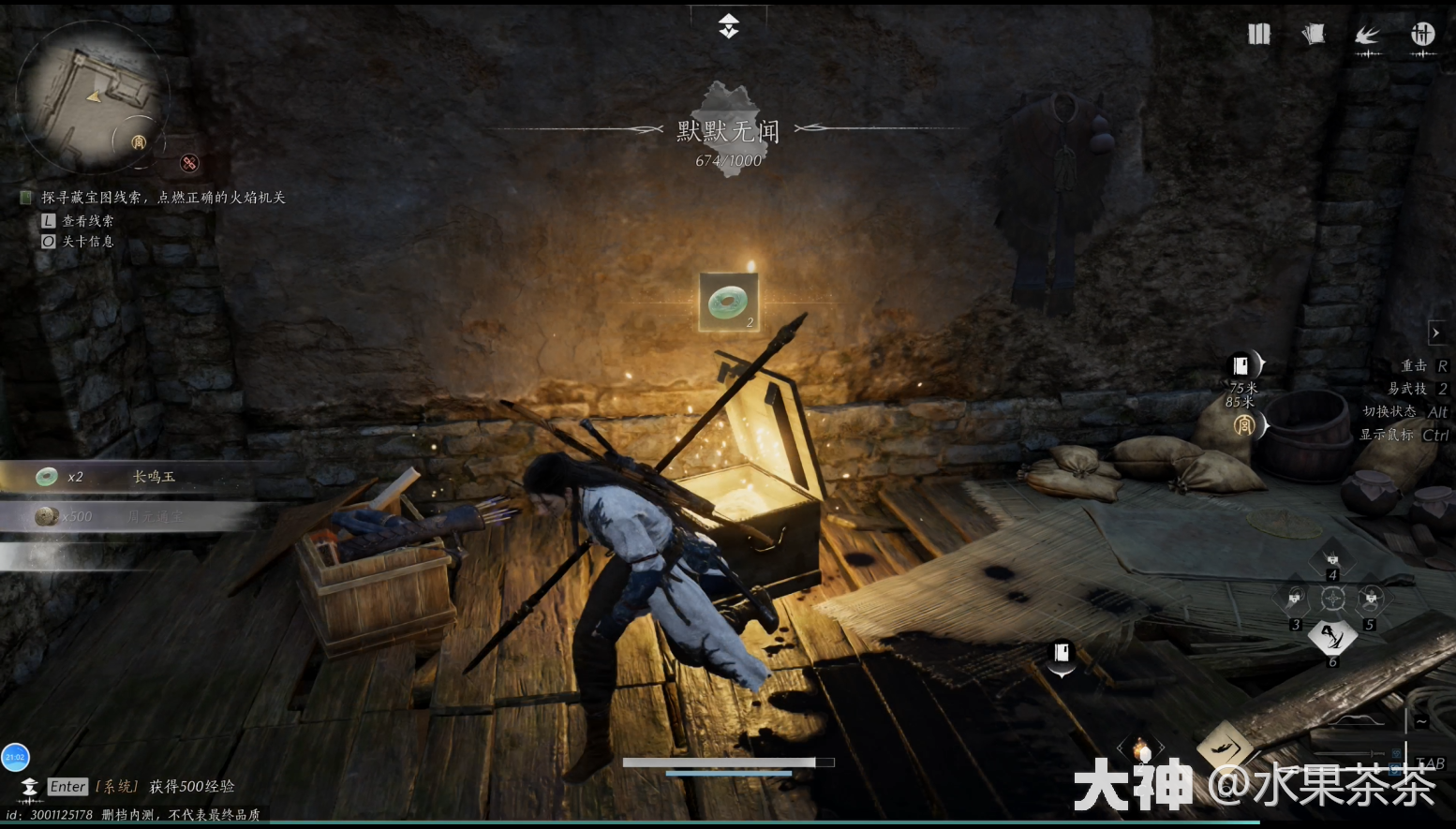Activate skill slot numbered 3

(x=1295, y=599)
